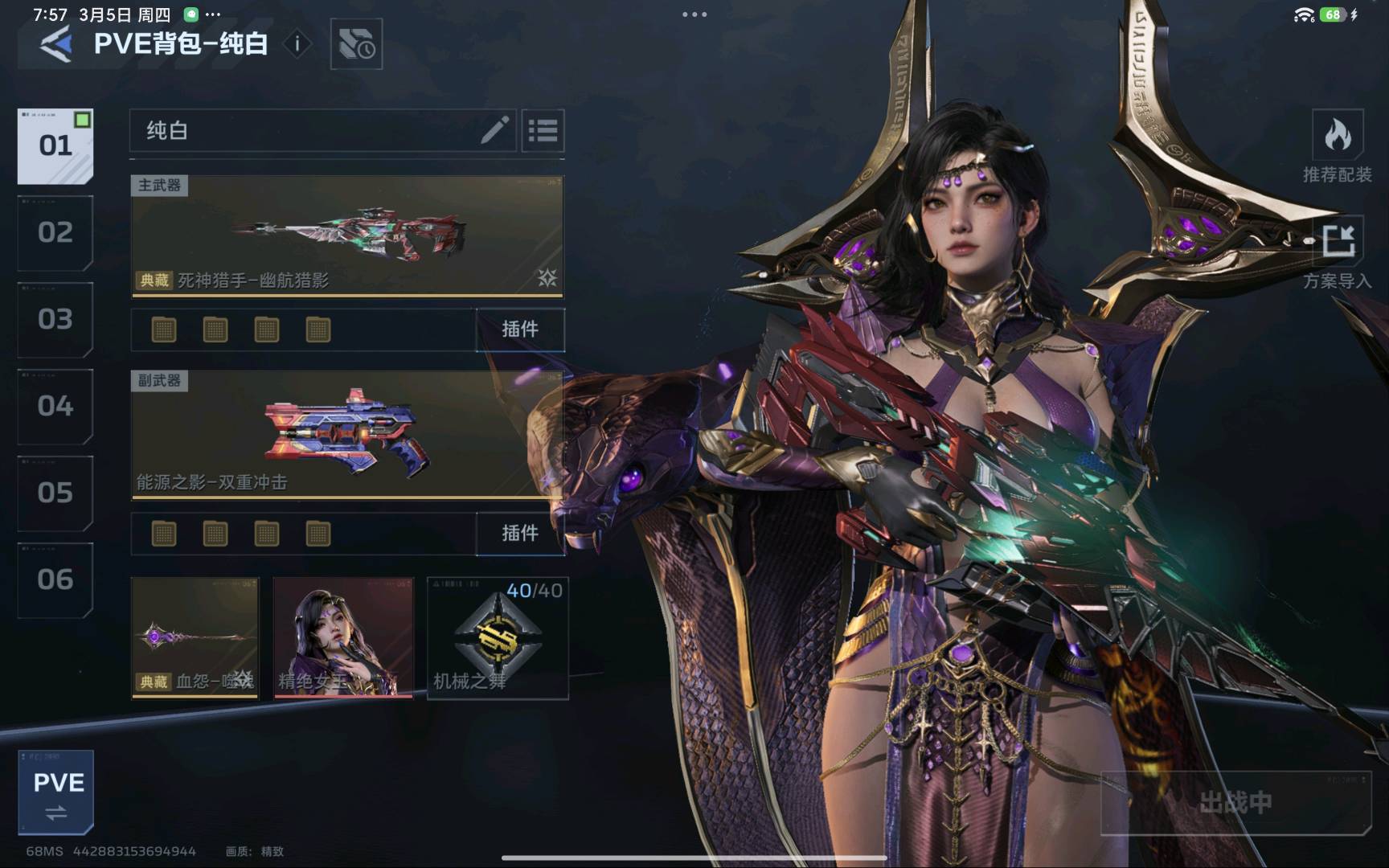
Task: Switch to loadout slot 02
Action: tap(55, 232)
